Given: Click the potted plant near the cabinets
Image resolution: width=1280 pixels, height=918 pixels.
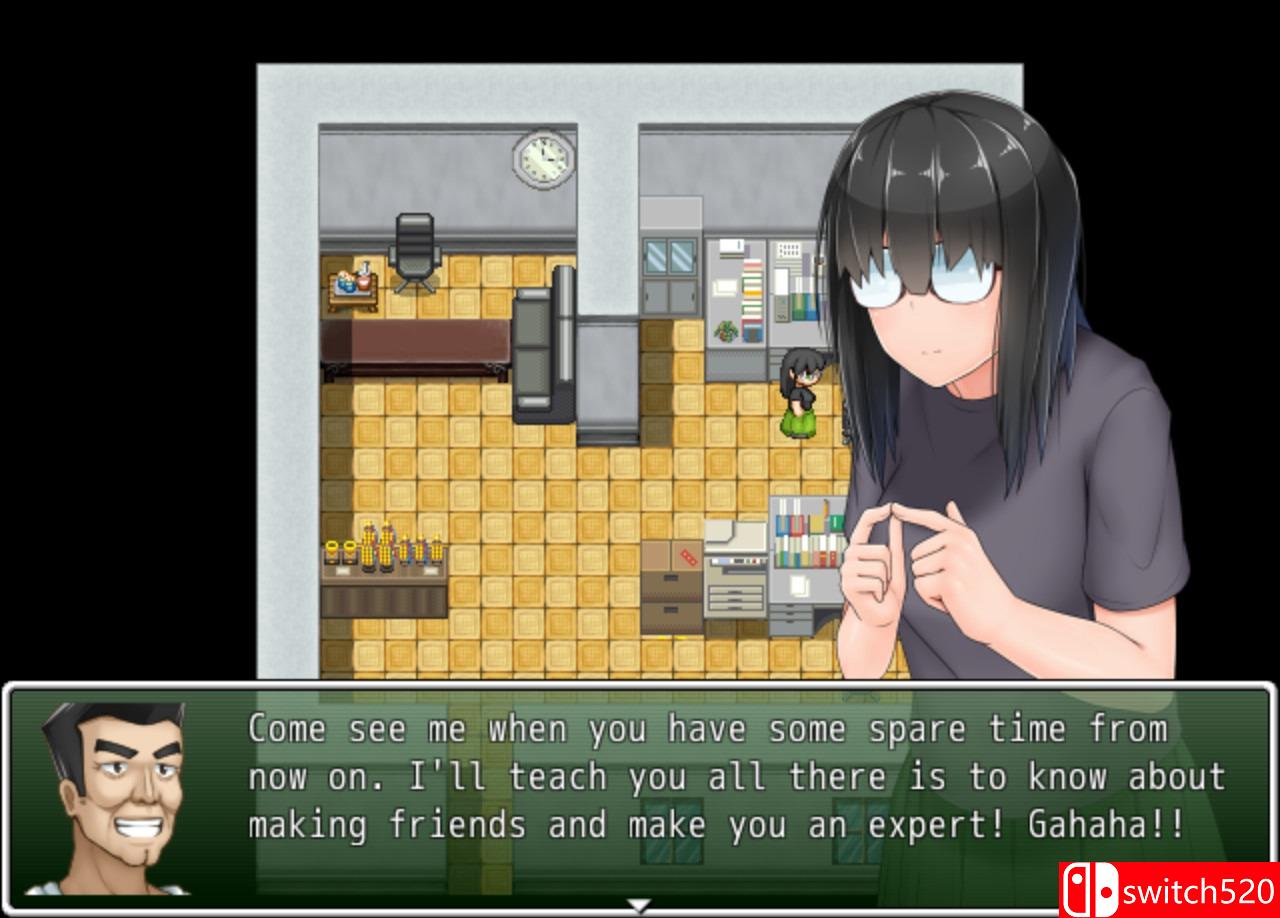Looking at the screenshot, I should [x=726, y=330].
